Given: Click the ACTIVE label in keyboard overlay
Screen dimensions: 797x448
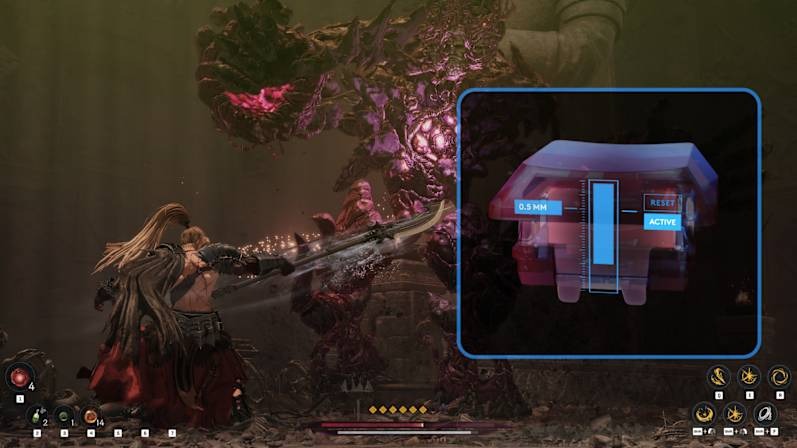Looking at the screenshot, I should coord(662,222).
